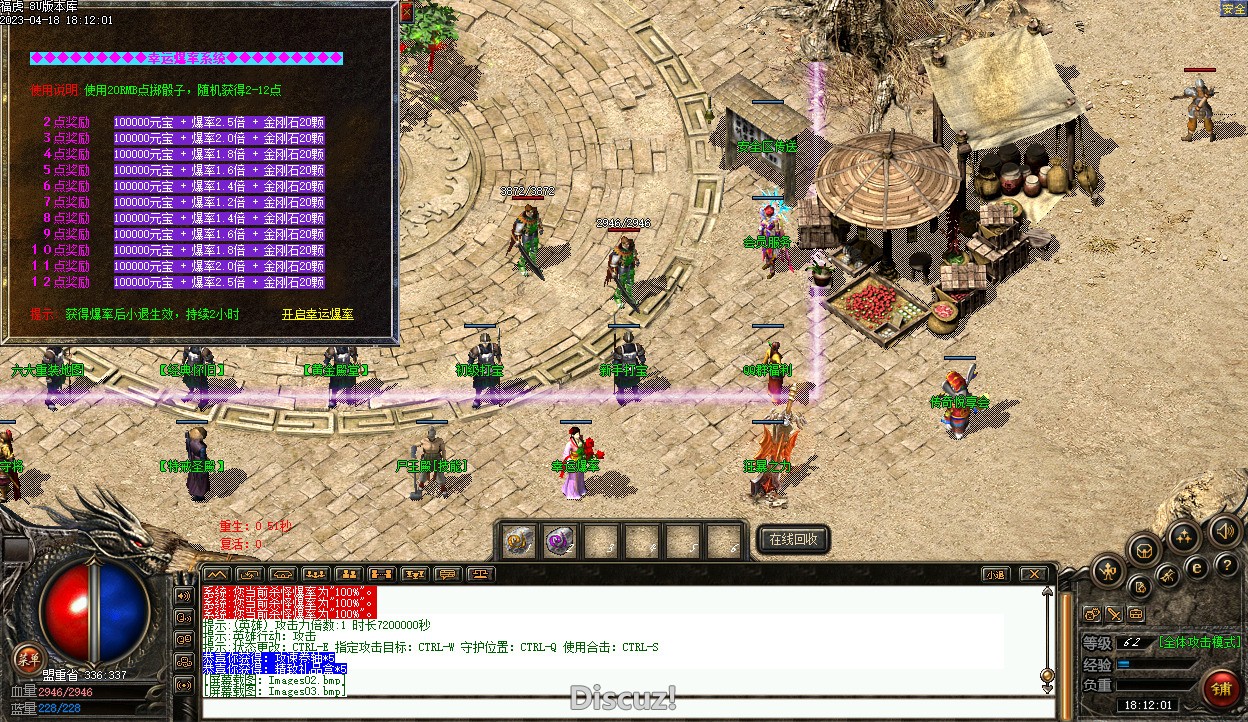Open the 安全 button in top corner
Screen dimensions: 1248x722
pos(1233,9)
